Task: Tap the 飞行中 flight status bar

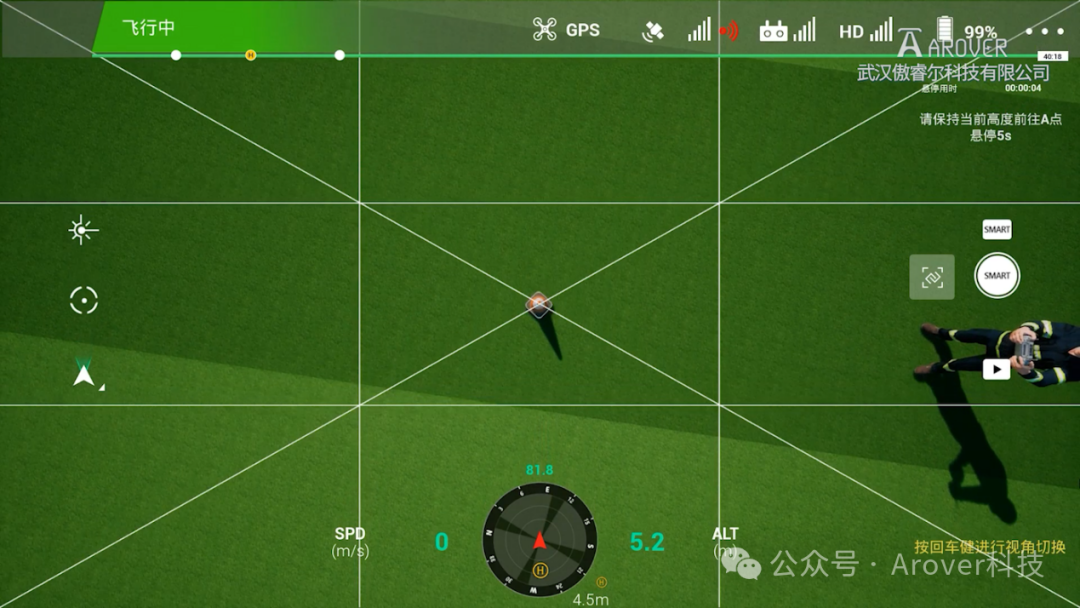Action: pyautogui.click(x=148, y=28)
